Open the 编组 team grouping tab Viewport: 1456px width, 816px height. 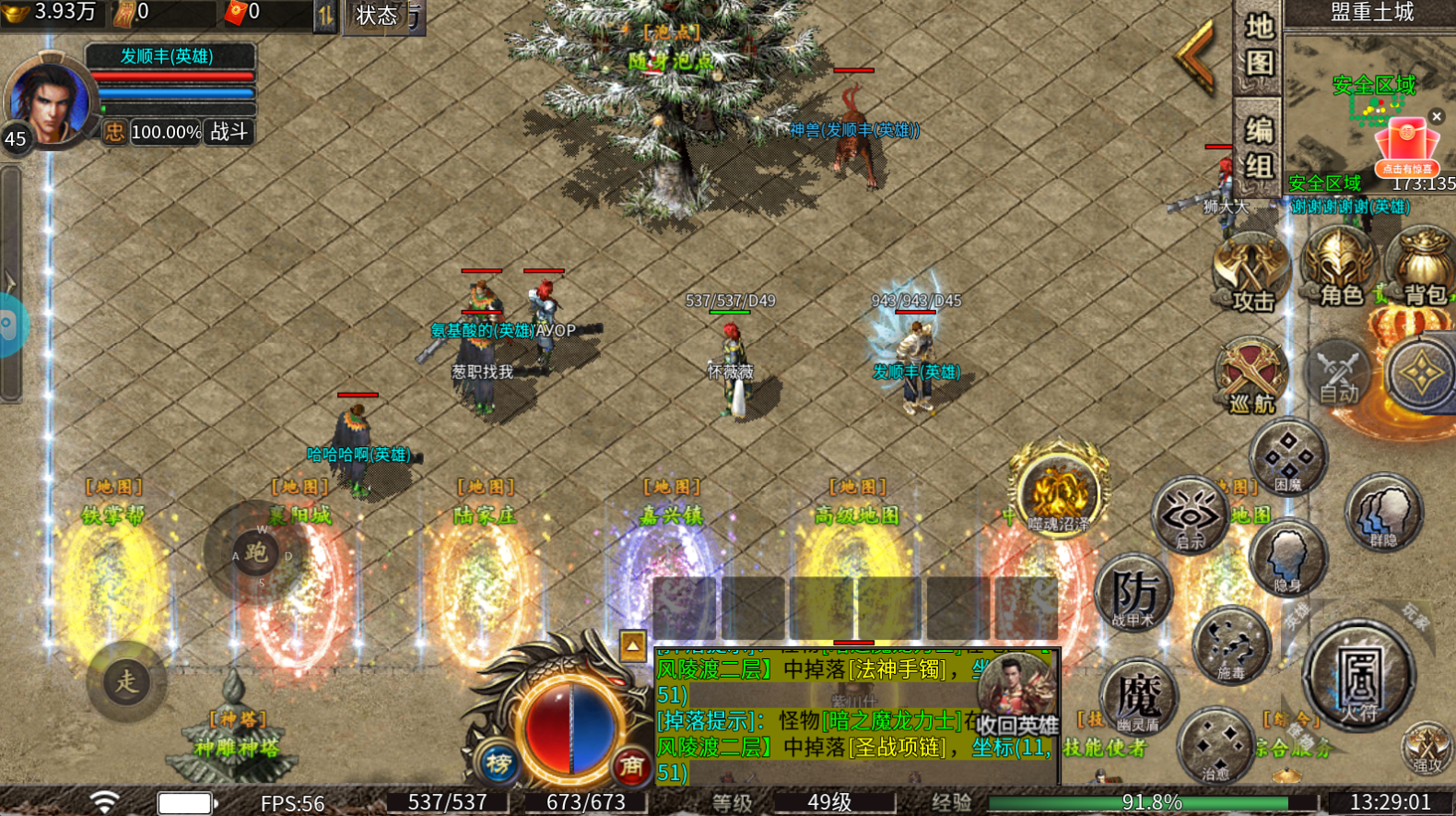1259,148
